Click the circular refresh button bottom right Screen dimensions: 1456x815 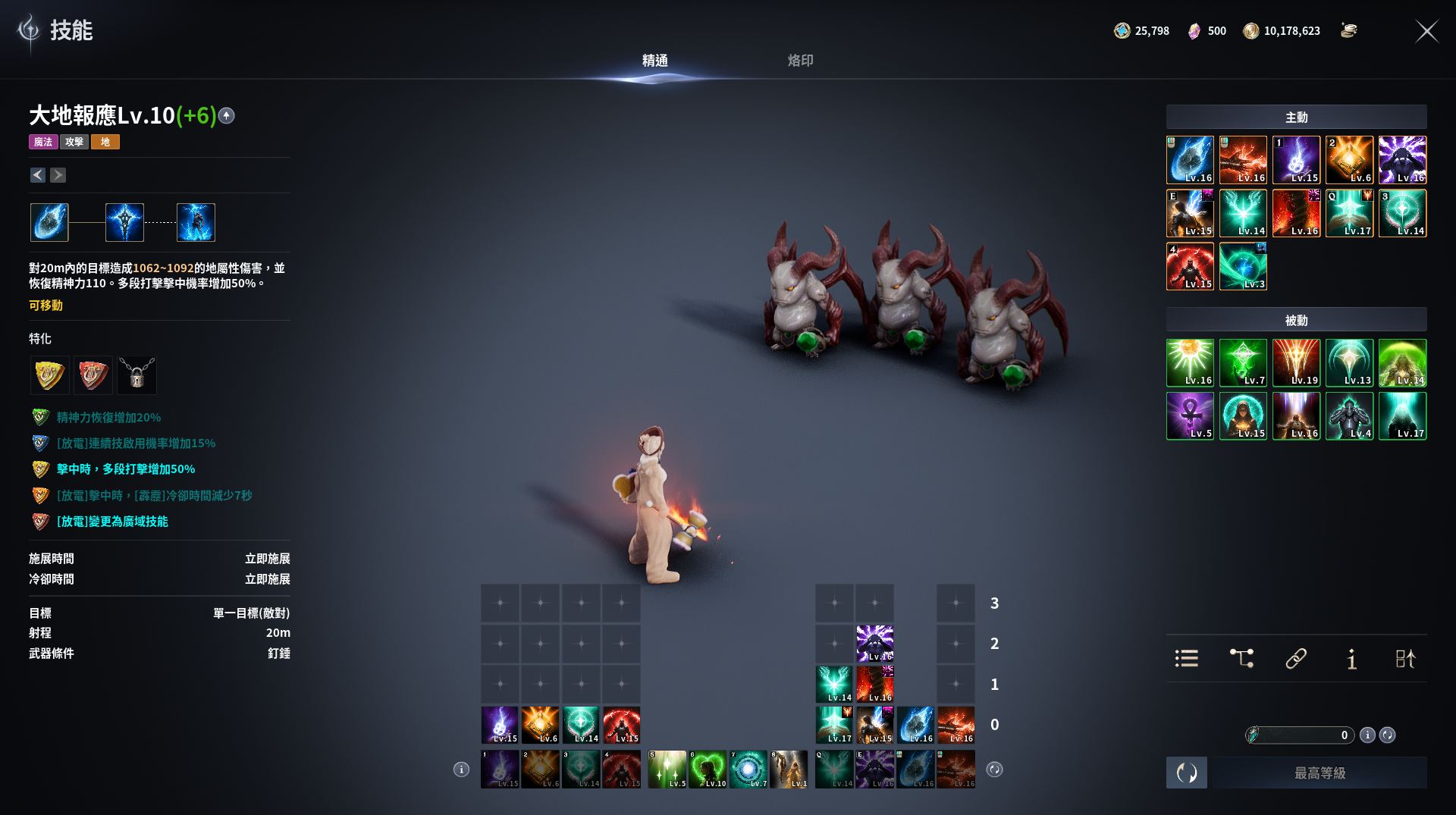1186,773
